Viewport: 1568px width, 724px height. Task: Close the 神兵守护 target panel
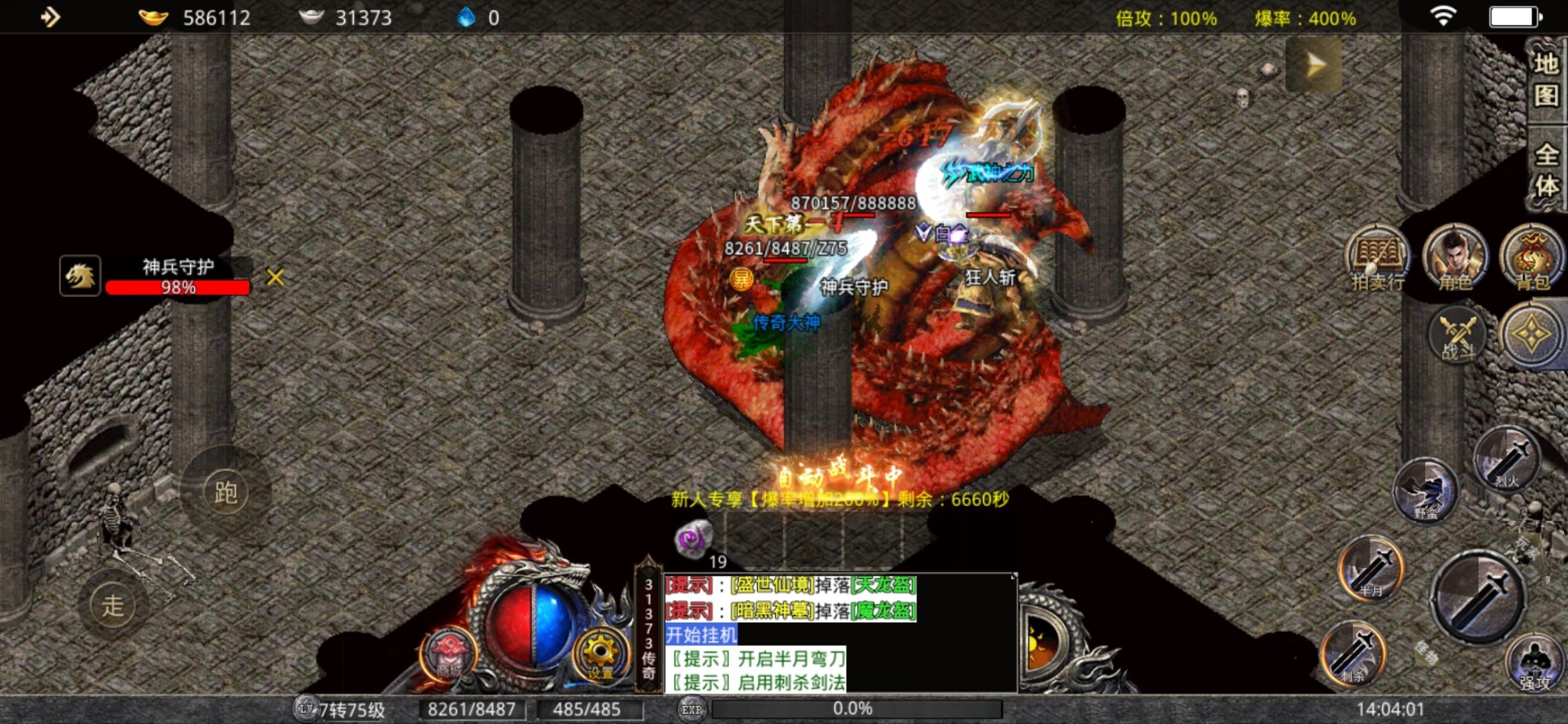[x=275, y=277]
